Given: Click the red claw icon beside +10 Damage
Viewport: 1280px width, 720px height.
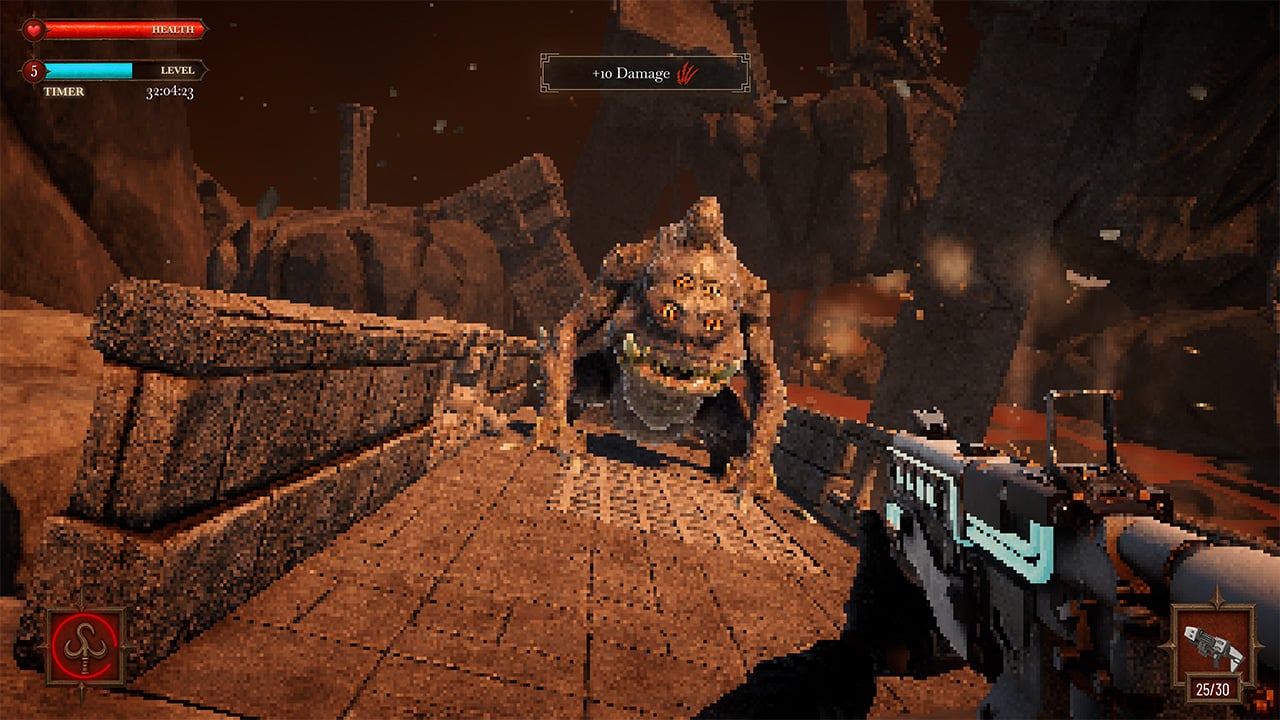Looking at the screenshot, I should pyautogui.click(x=689, y=72).
